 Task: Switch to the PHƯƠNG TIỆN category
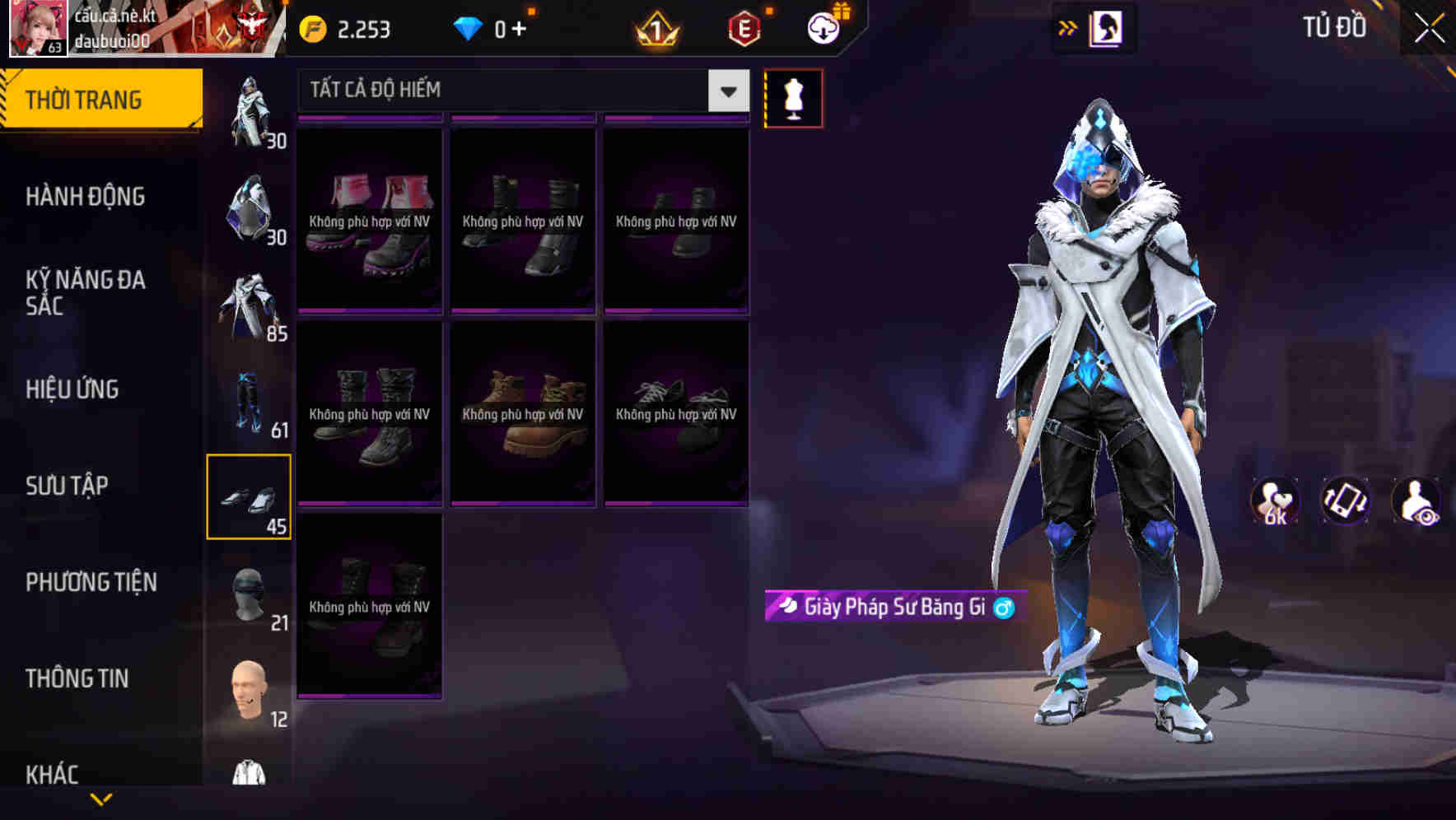91,581
